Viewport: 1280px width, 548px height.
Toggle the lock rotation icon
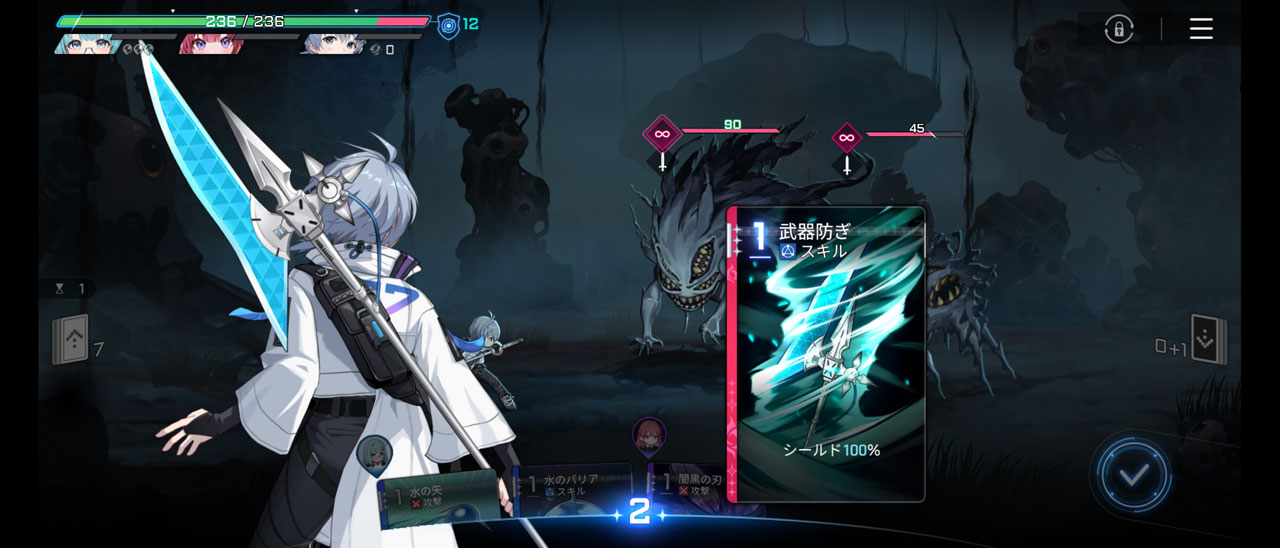tap(1119, 29)
